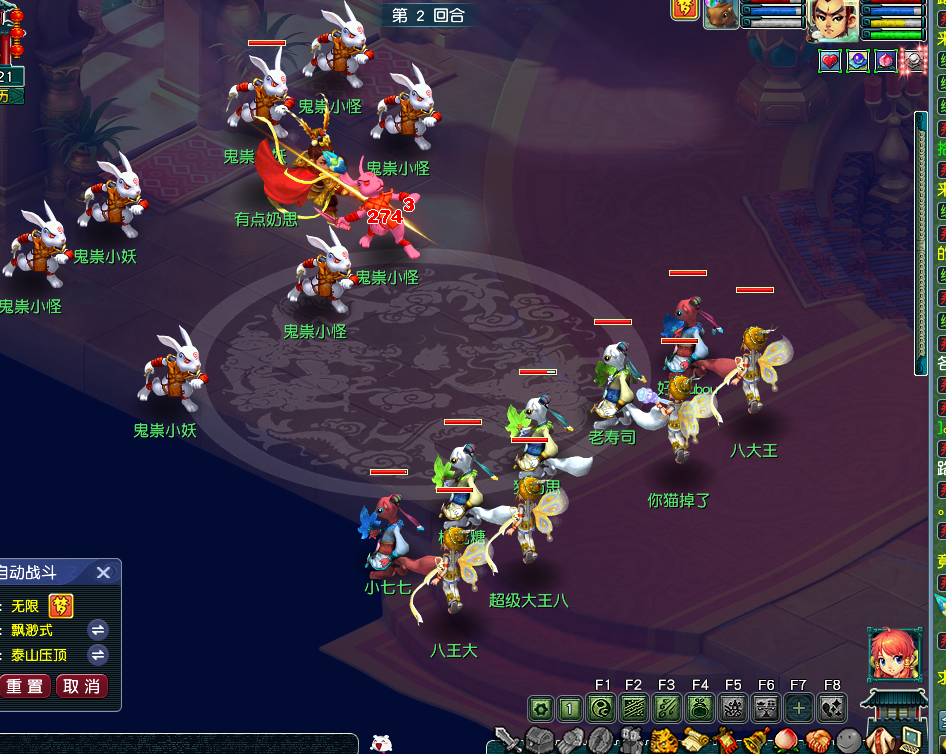Screen dimensions: 946x754
Task: Open the handshake friends icon
Action: click(x=818, y=741)
